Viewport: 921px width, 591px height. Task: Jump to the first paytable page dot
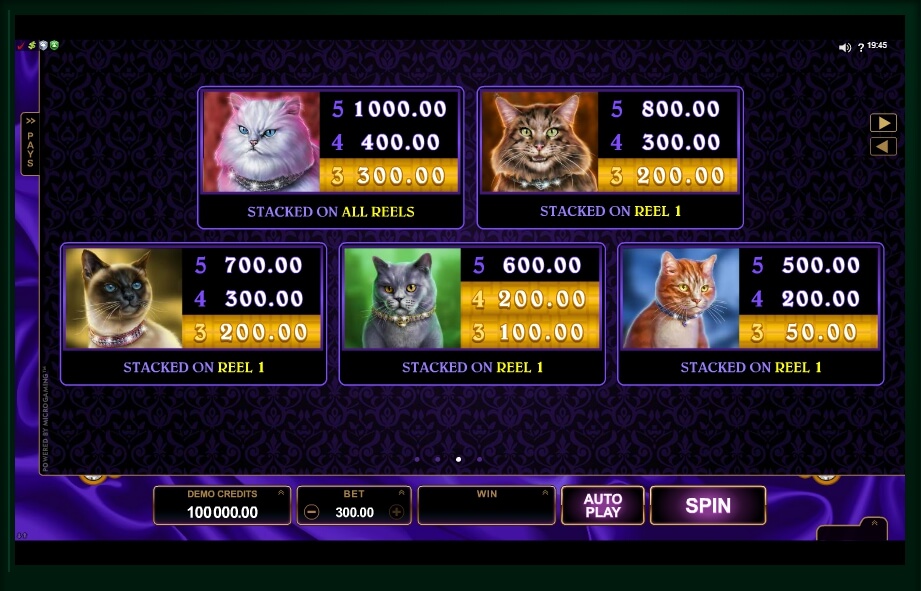coord(417,460)
